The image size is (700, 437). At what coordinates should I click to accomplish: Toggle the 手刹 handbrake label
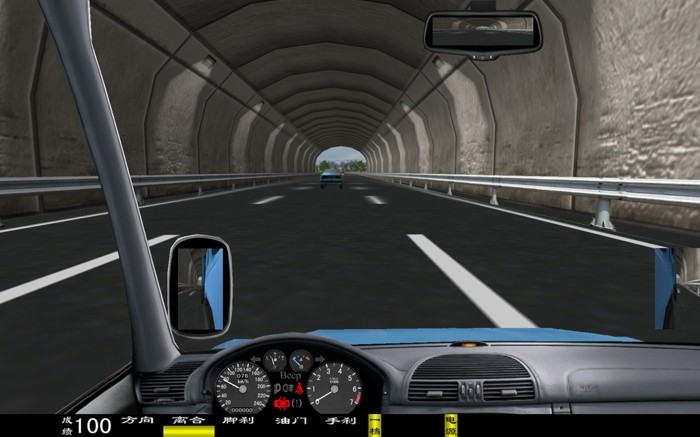pos(341,421)
